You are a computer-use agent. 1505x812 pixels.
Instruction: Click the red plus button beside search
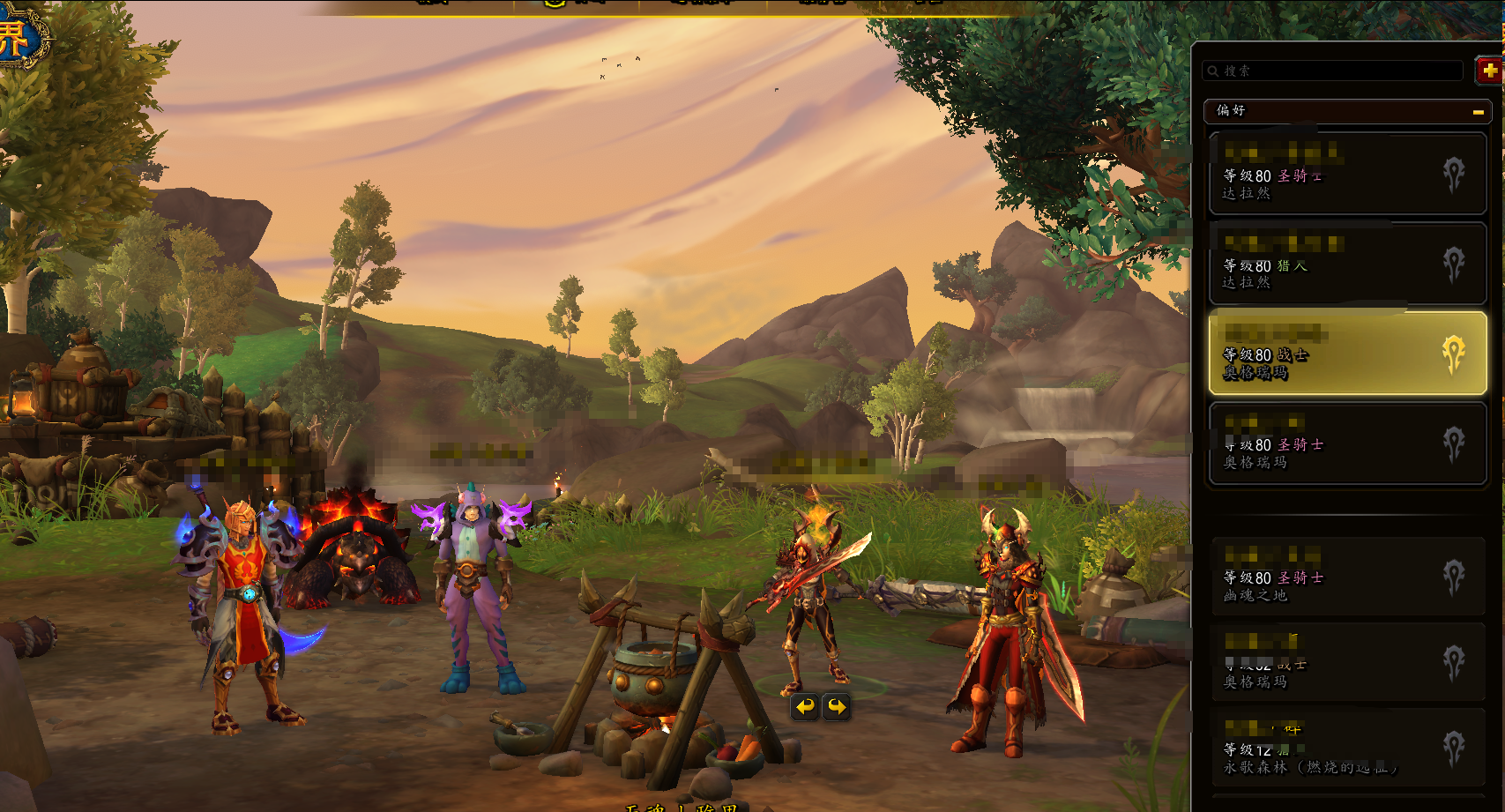1489,70
